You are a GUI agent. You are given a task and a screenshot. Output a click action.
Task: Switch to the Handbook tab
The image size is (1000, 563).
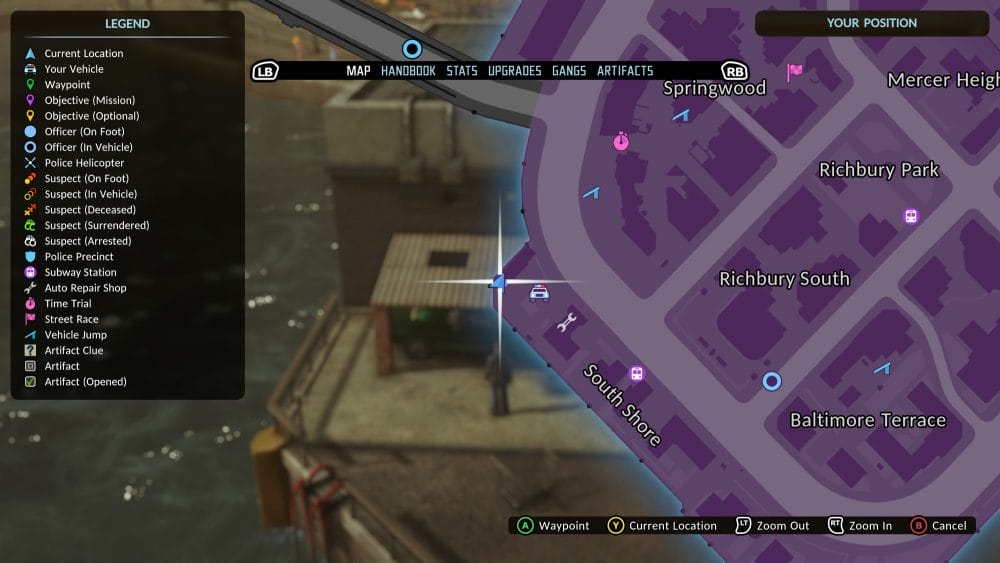(x=408, y=71)
